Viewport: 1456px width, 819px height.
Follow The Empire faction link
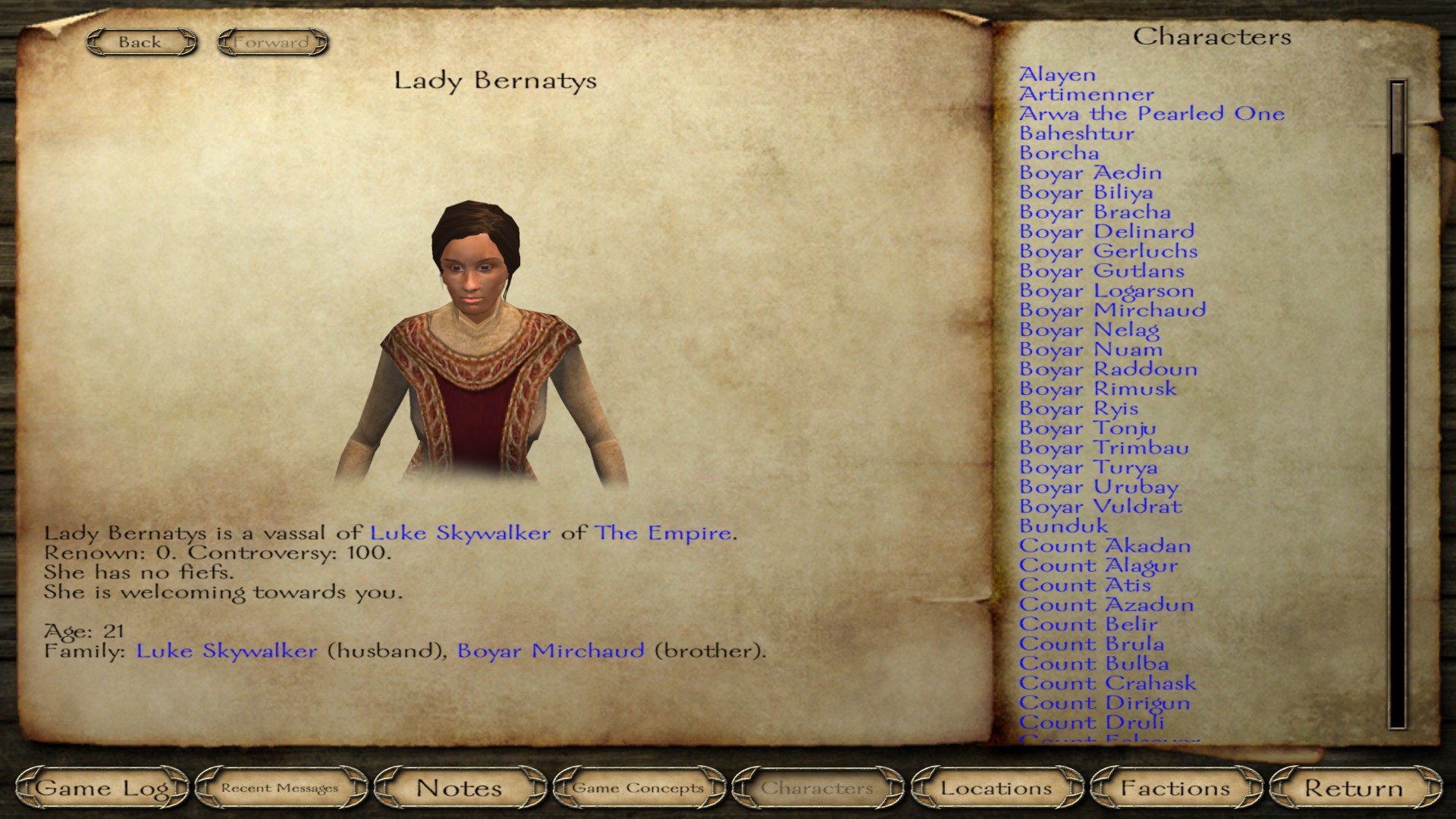click(x=664, y=533)
